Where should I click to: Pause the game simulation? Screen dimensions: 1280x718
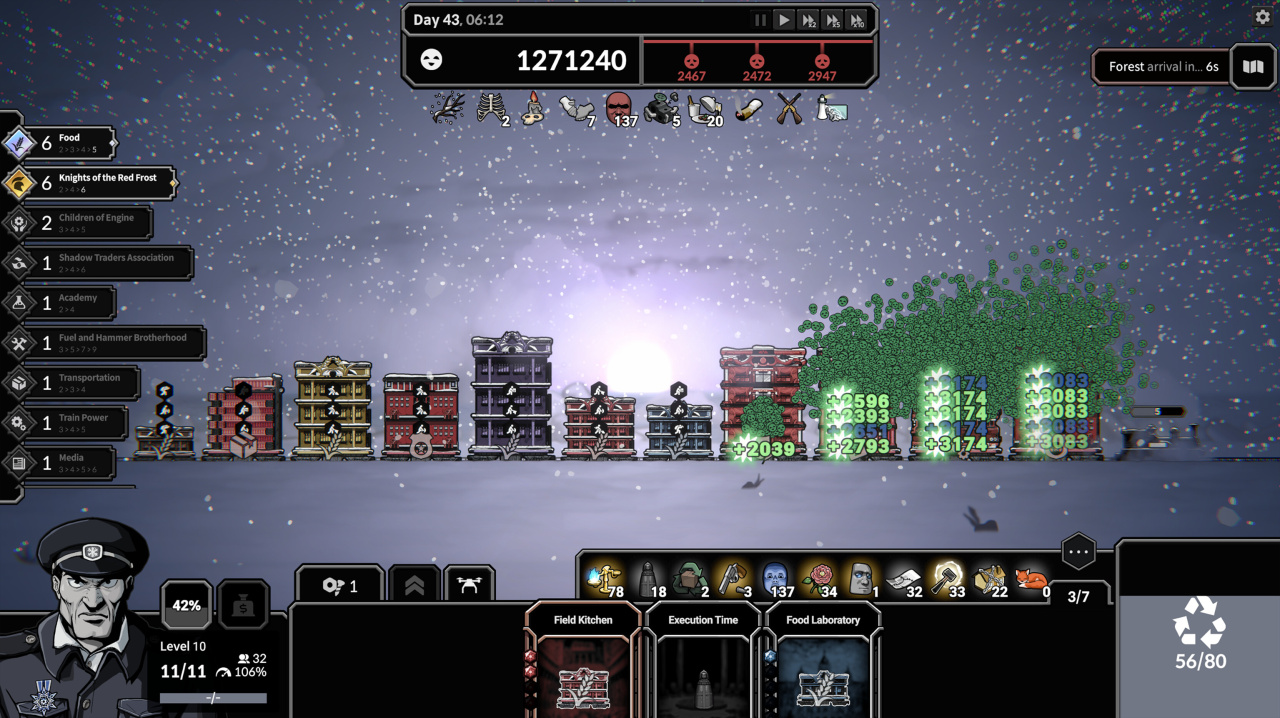click(760, 20)
